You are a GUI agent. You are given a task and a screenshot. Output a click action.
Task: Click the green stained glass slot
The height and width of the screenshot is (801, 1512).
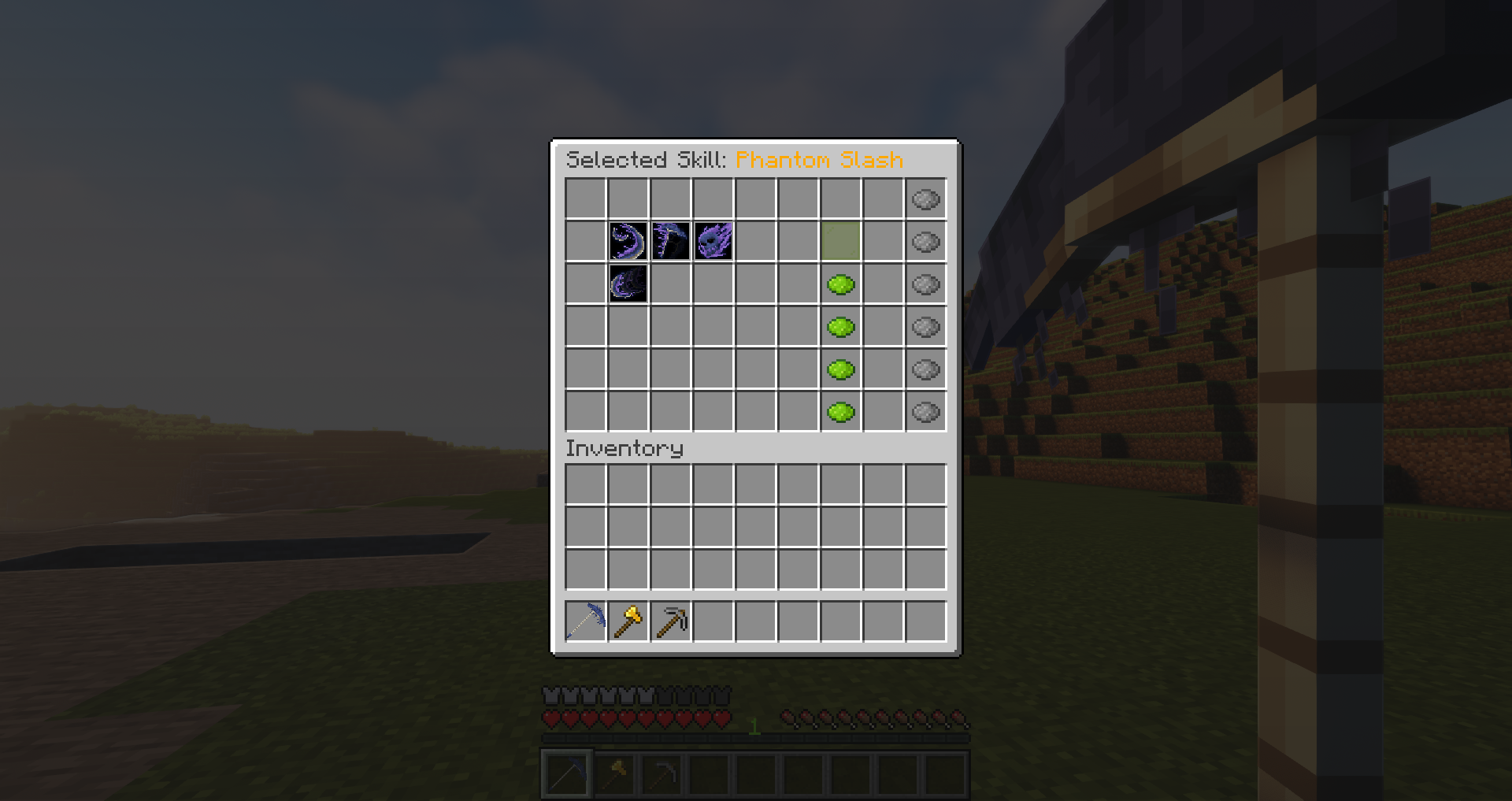point(840,242)
